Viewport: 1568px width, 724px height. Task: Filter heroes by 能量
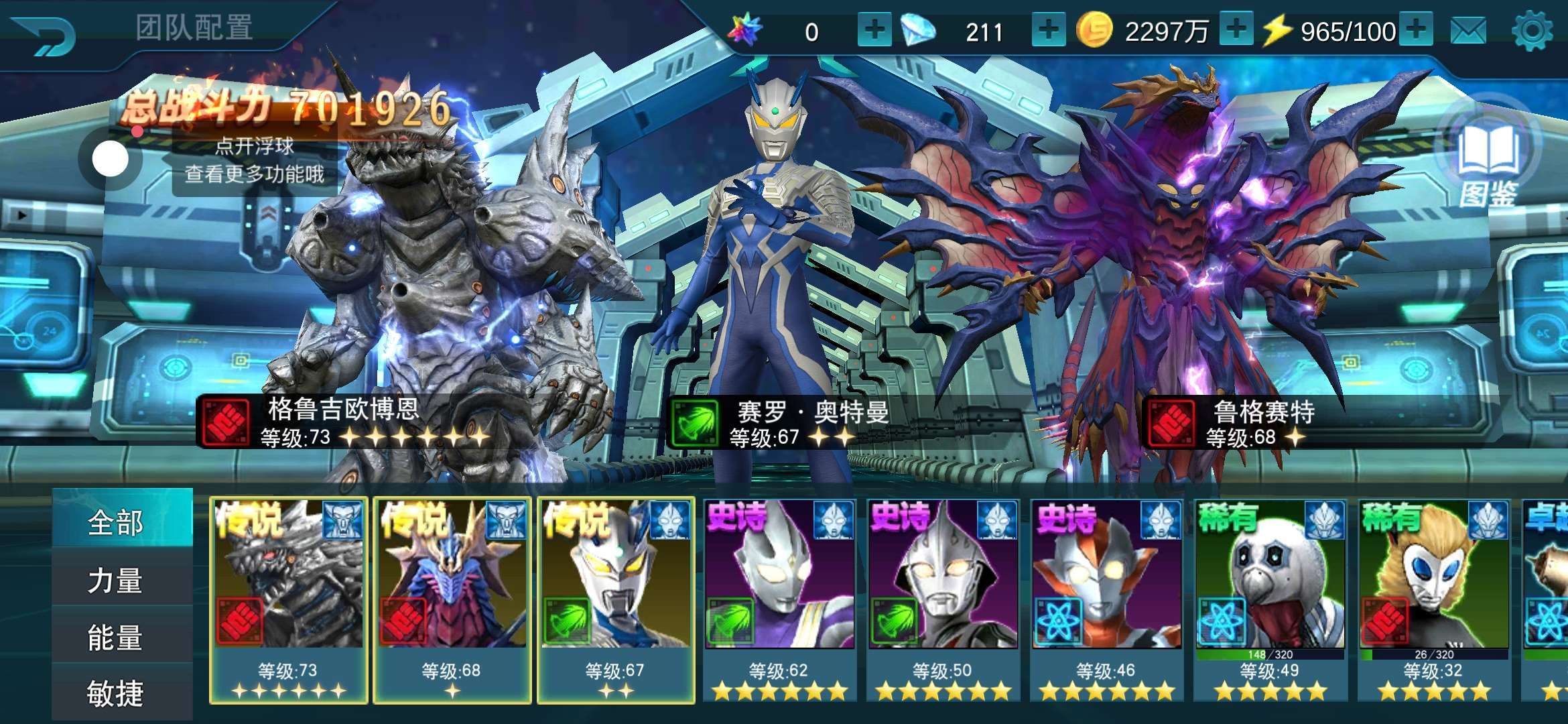click(x=115, y=637)
